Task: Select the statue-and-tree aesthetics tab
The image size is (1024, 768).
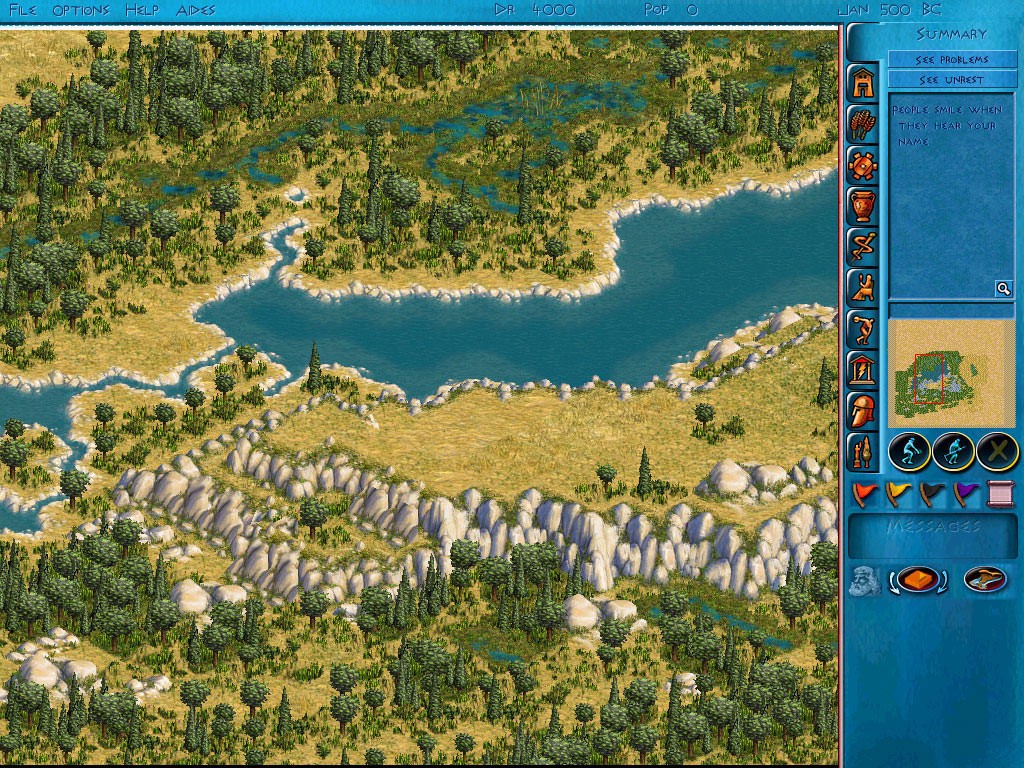Action: pos(863,451)
